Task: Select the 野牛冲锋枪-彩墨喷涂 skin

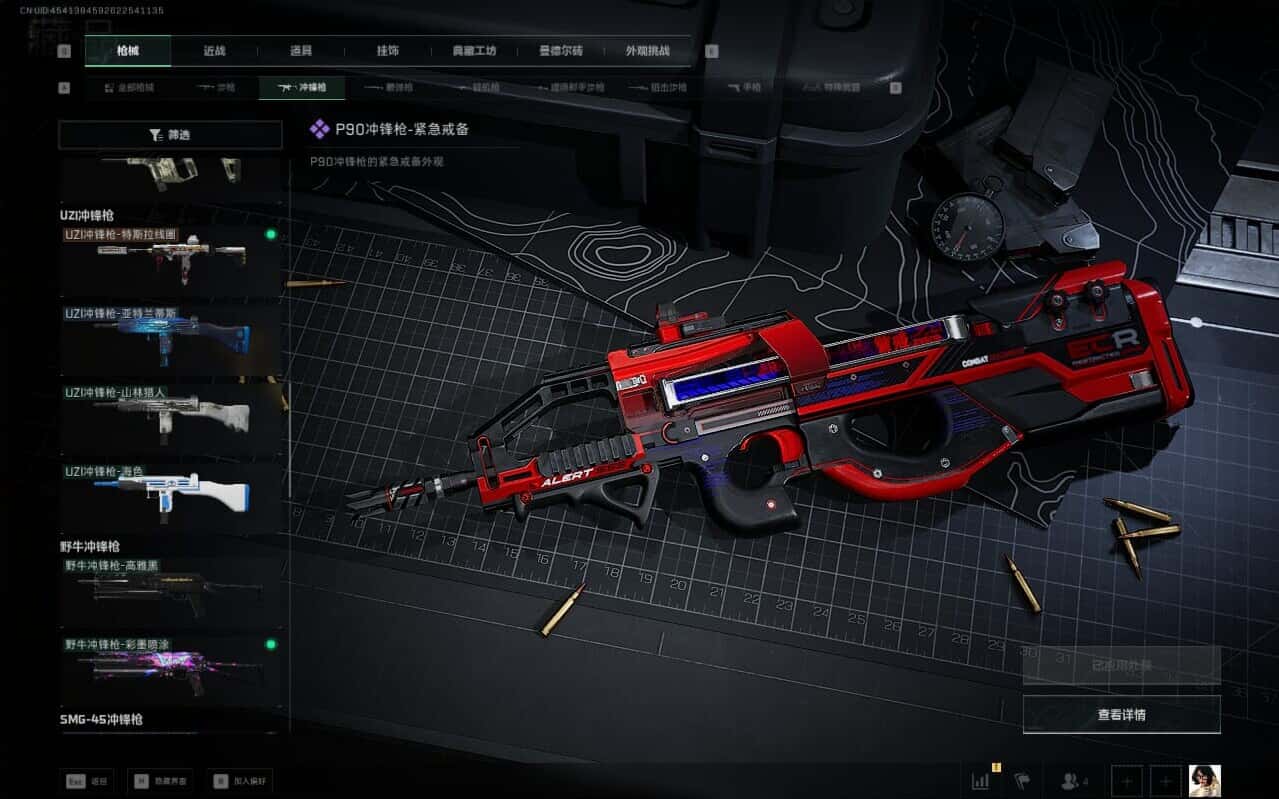Action: click(170, 668)
